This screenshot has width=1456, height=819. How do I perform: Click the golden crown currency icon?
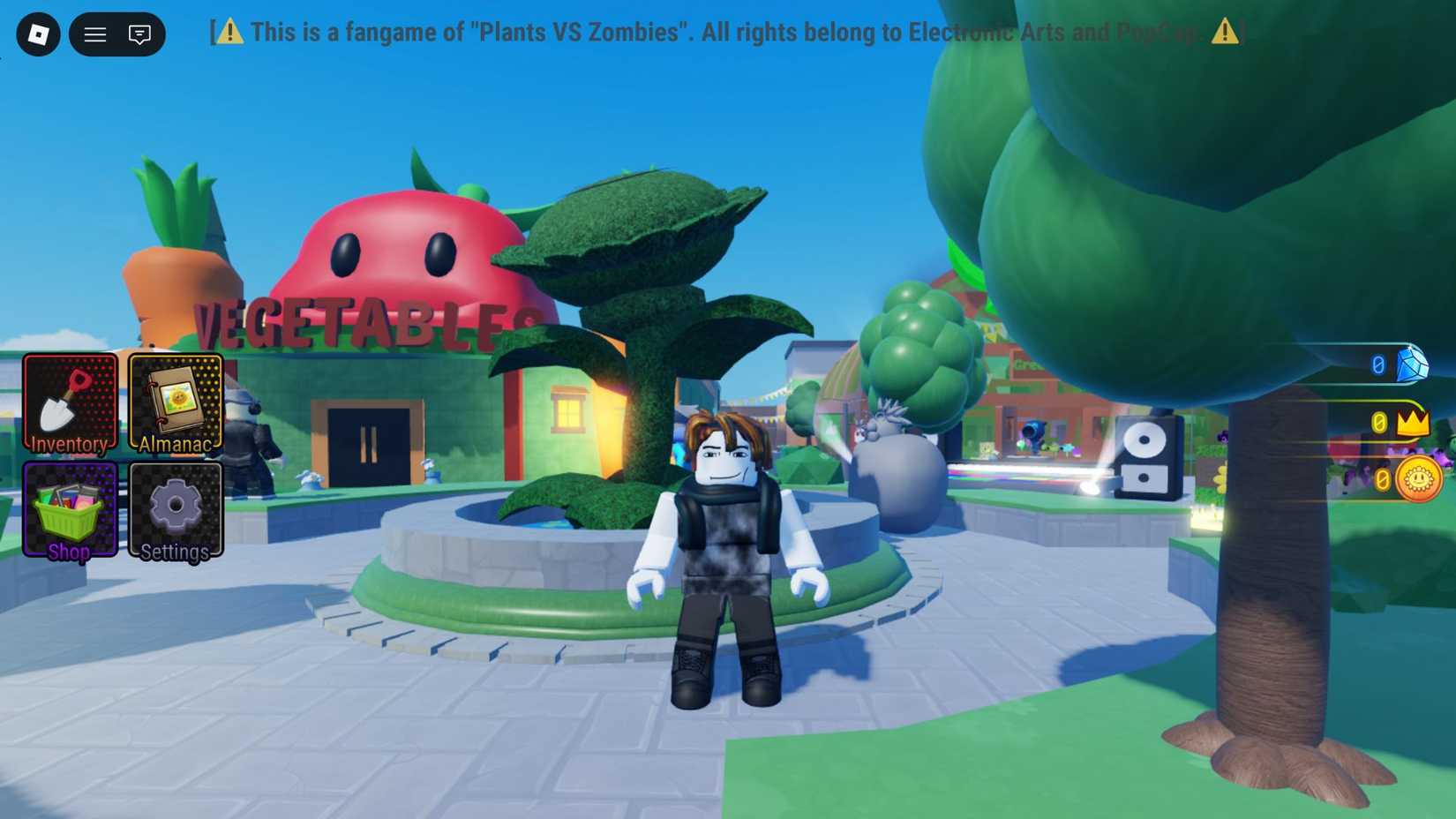(x=1412, y=423)
